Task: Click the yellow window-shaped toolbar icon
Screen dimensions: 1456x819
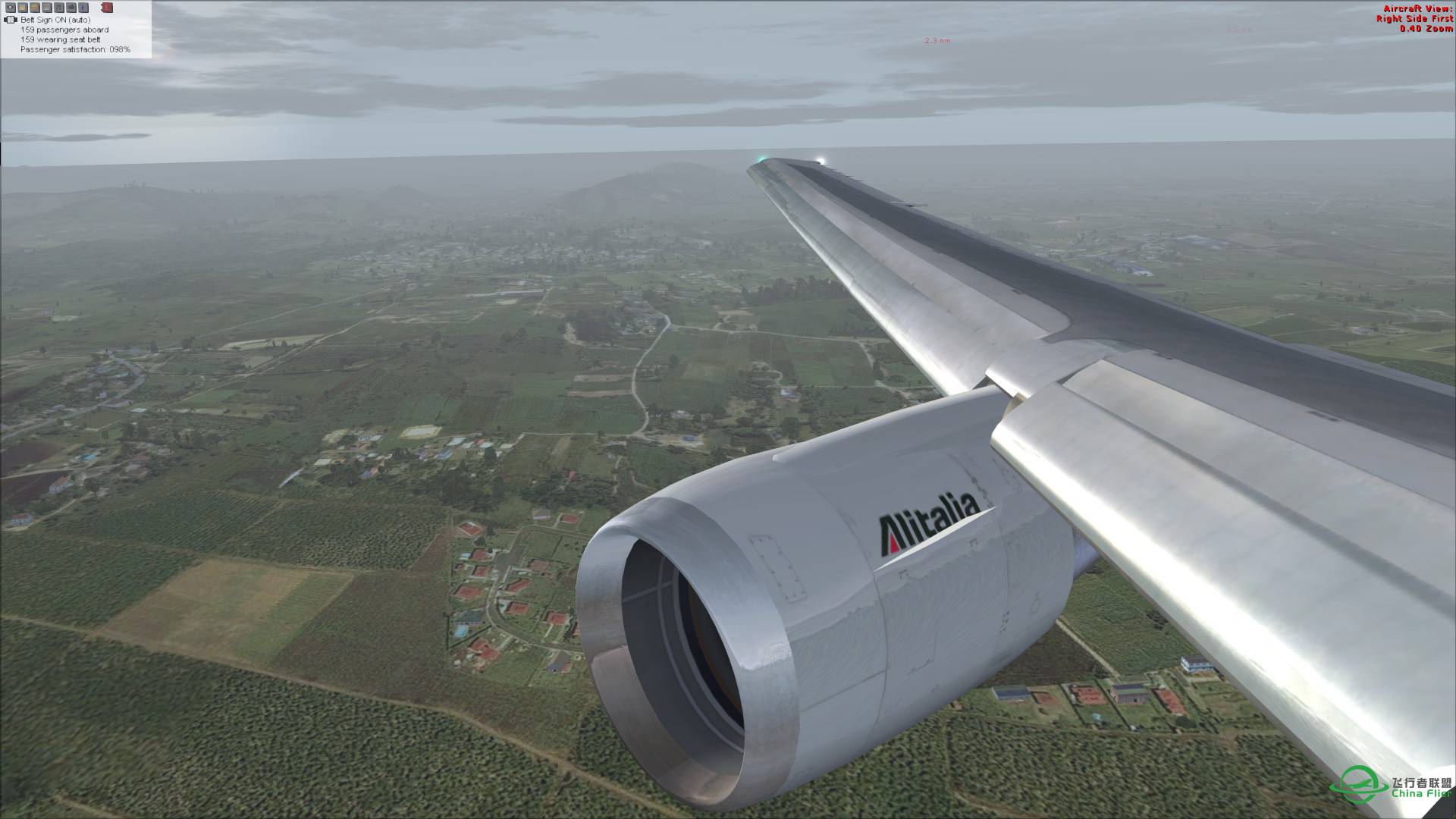Action: (23, 8)
